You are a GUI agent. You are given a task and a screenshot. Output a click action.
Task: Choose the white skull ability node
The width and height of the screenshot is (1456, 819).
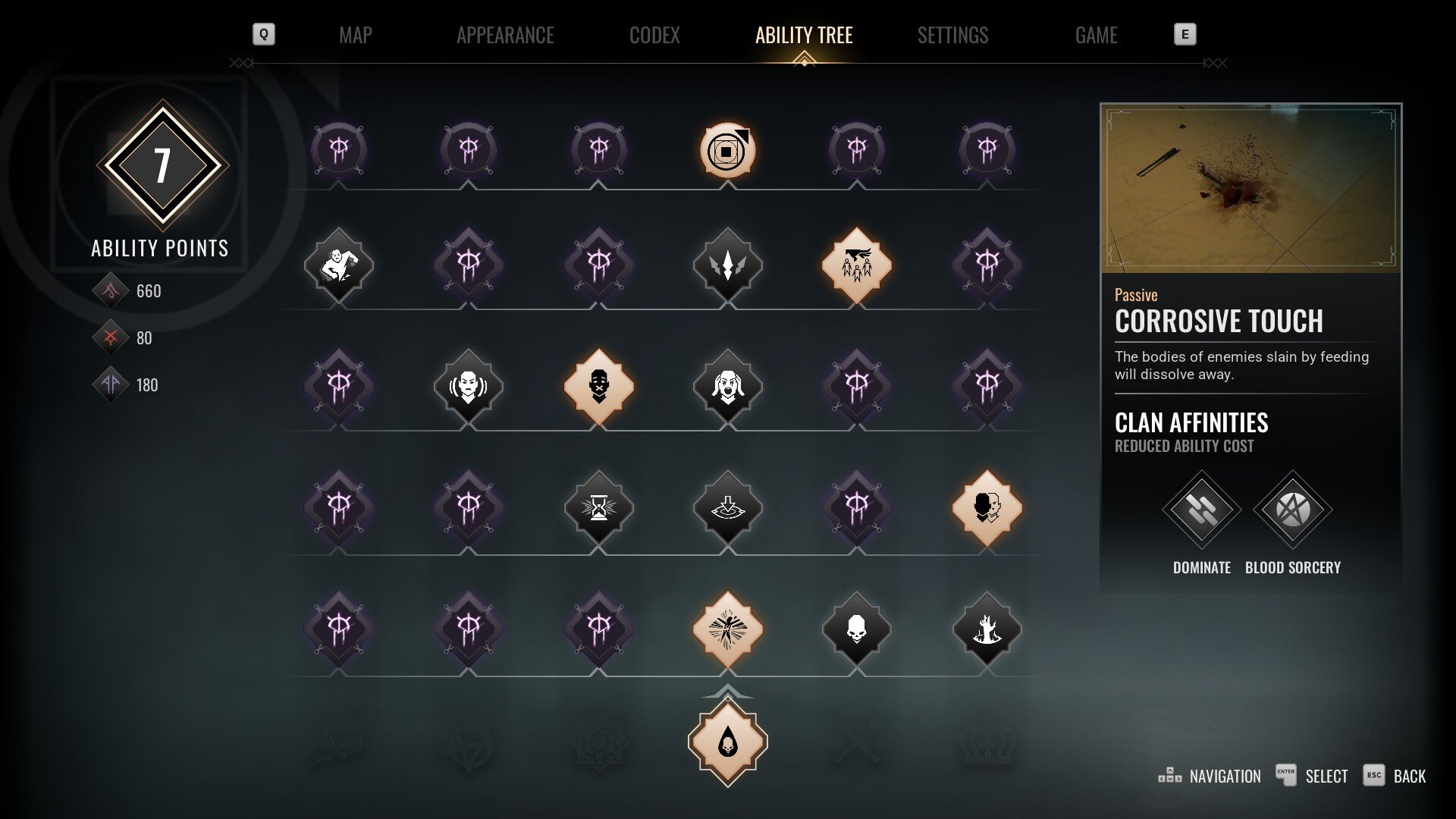(x=856, y=629)
